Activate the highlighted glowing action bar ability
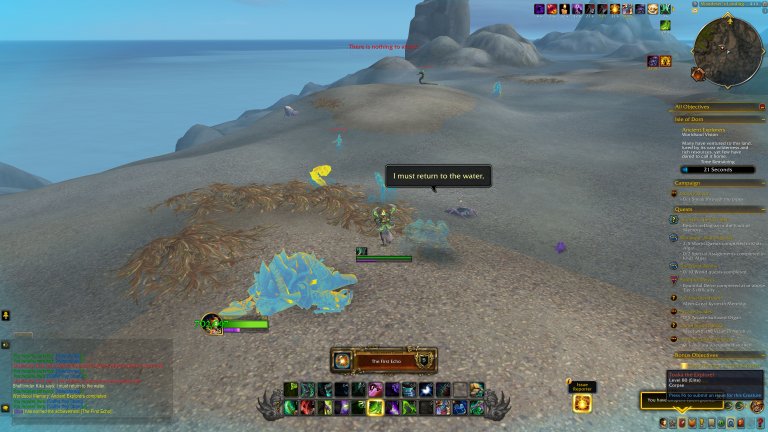This screenshot has width=768, height=432. click(x=376, y=407)
